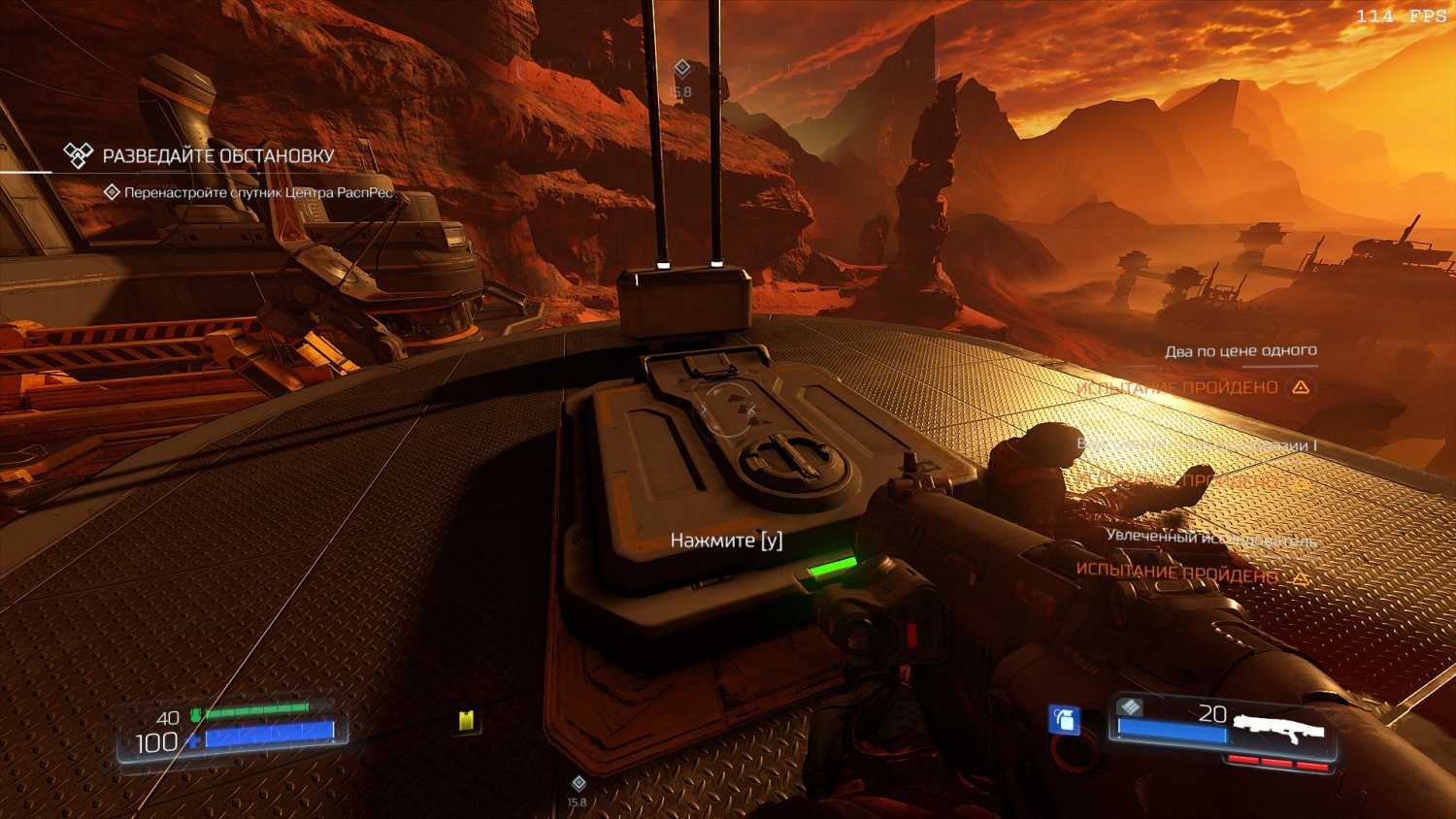This screenshot has width=1456, height=819.
Task: Open the Два по цене одного challenge notice
Action: [1241, 351]
